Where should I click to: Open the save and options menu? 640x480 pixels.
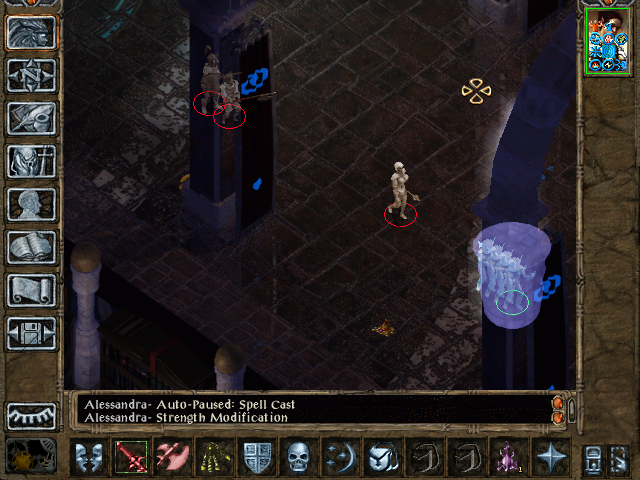31,333
